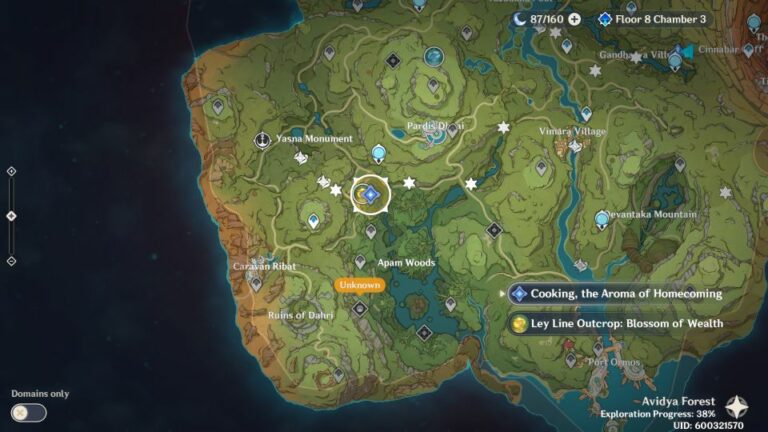Viewport: 768px width, 432px height.
Task: Click the zoom slider's top plus end
Action: point(11,171)
